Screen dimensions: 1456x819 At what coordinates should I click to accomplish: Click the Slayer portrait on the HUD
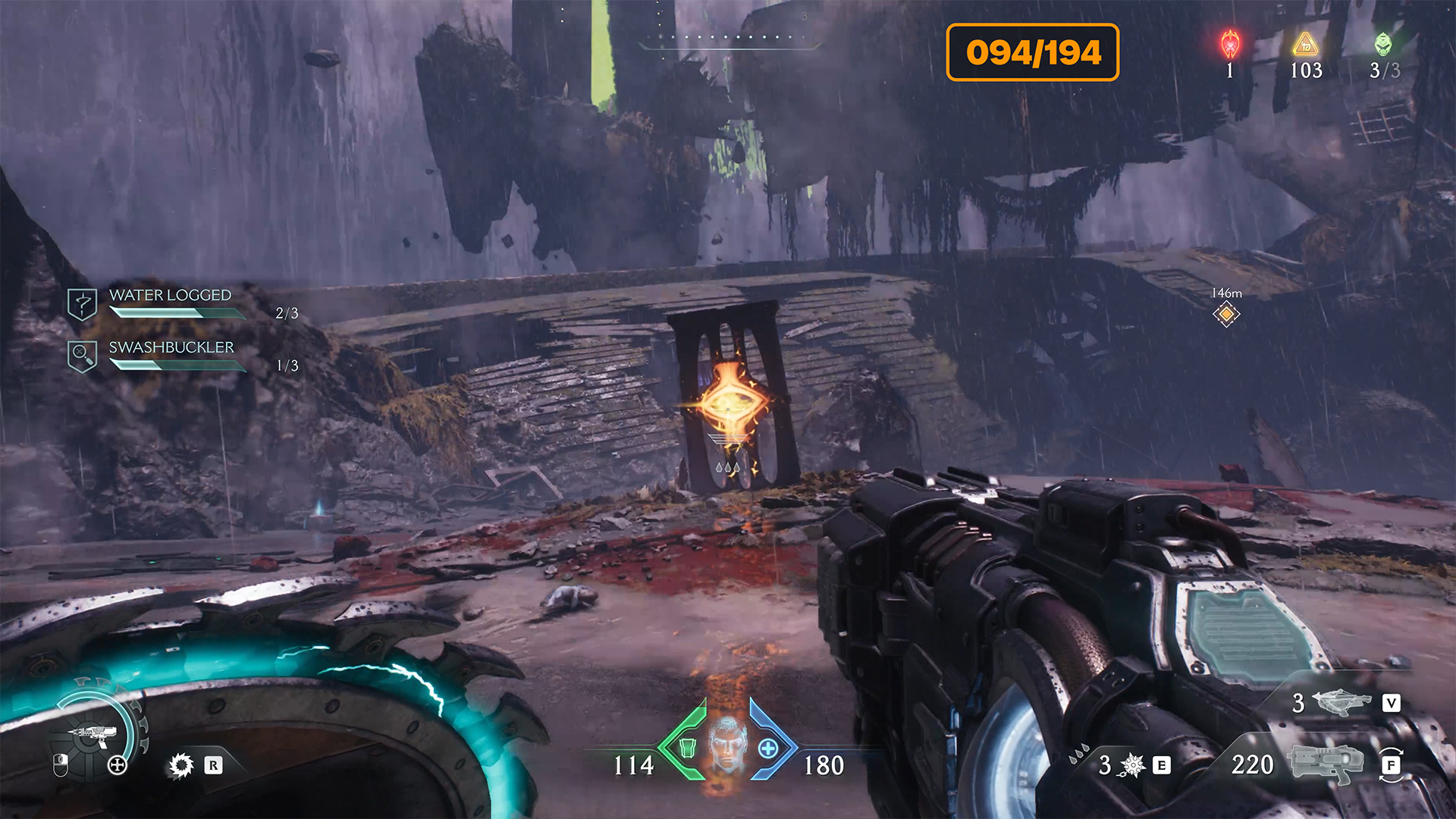pyautogui.click(x=727, y=745)
